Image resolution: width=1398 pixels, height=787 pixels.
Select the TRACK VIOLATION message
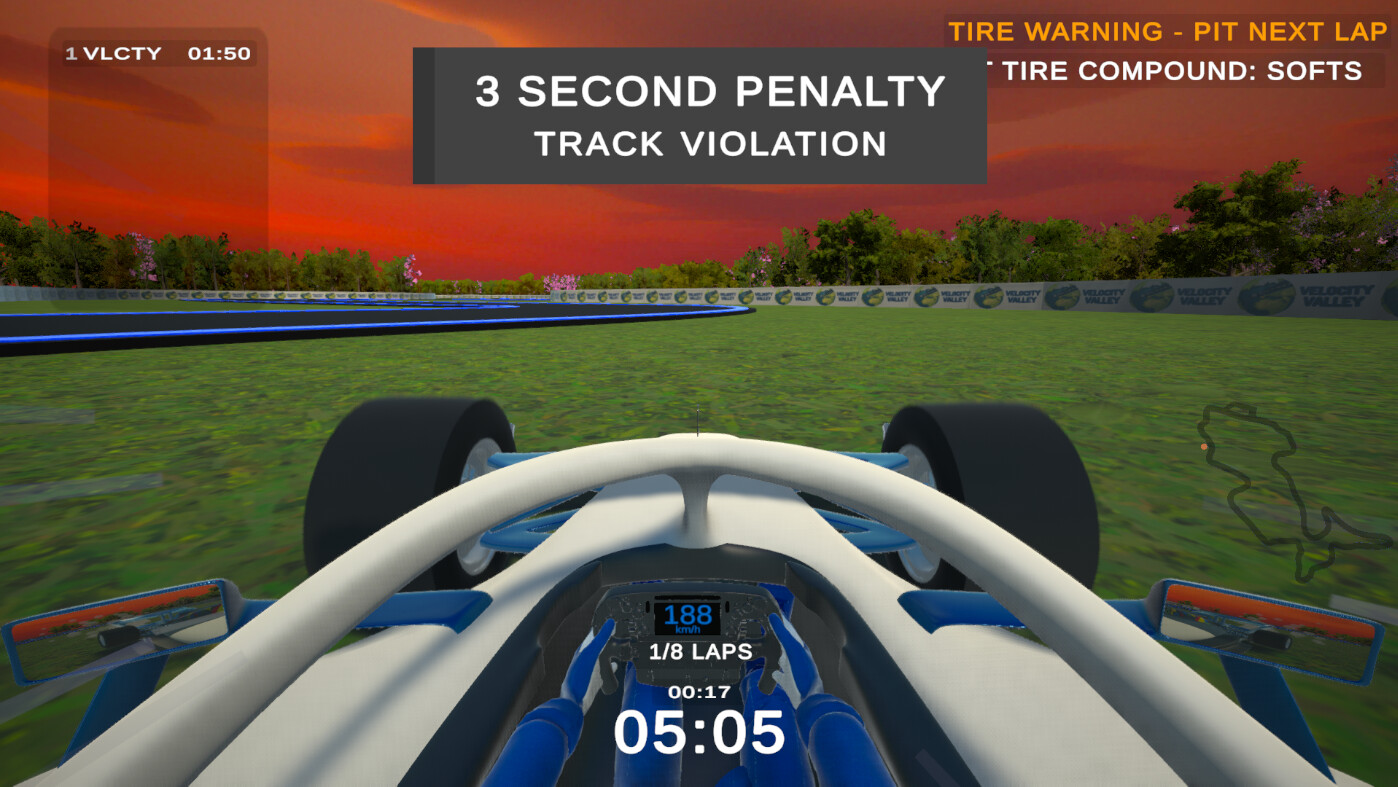[x=710, y=144]
